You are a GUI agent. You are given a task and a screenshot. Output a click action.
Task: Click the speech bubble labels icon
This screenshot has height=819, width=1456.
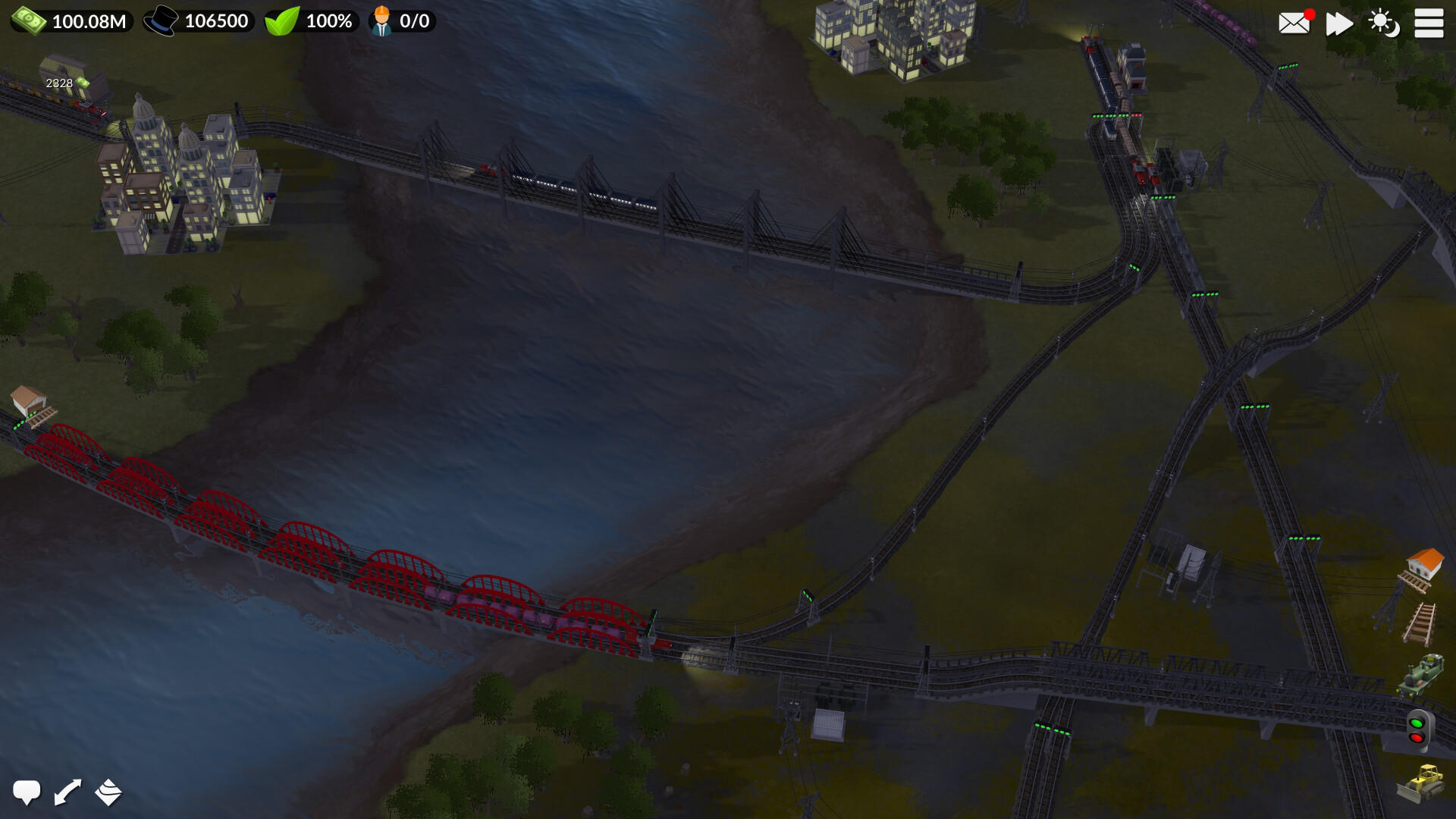pyautogui.click(x=28, y=792)
